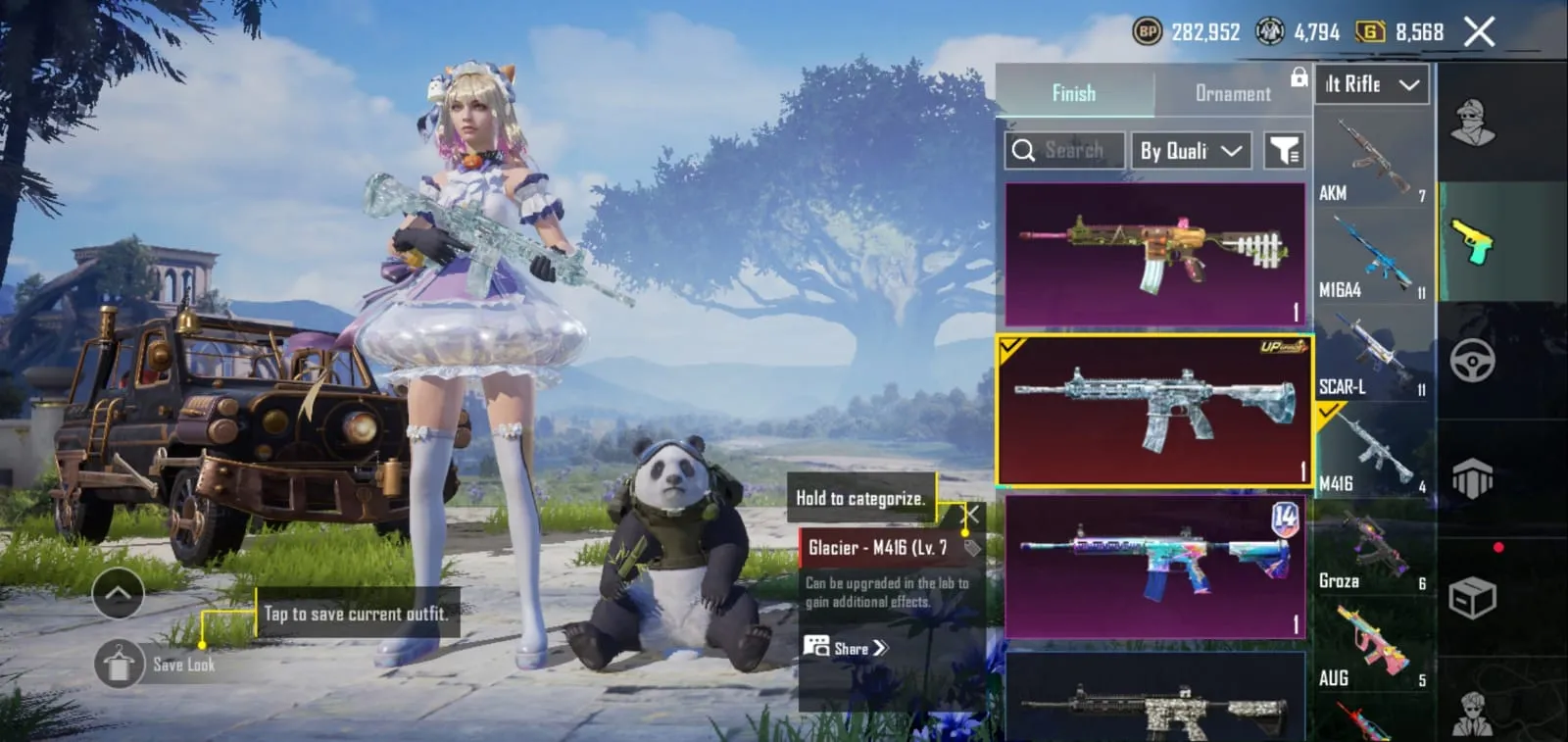Click the Search input field
Viewport: 1568px width, 742px height.
(x=1063, y=150)
